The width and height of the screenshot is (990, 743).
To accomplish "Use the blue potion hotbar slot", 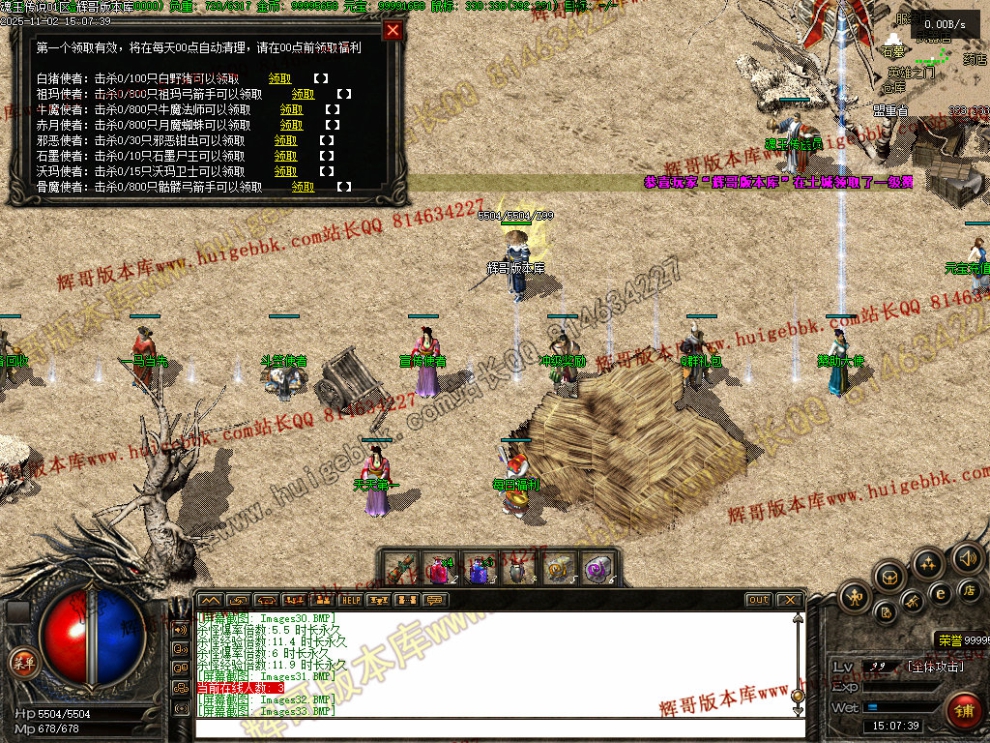I will pyautogui.click(x=479, y=569).
